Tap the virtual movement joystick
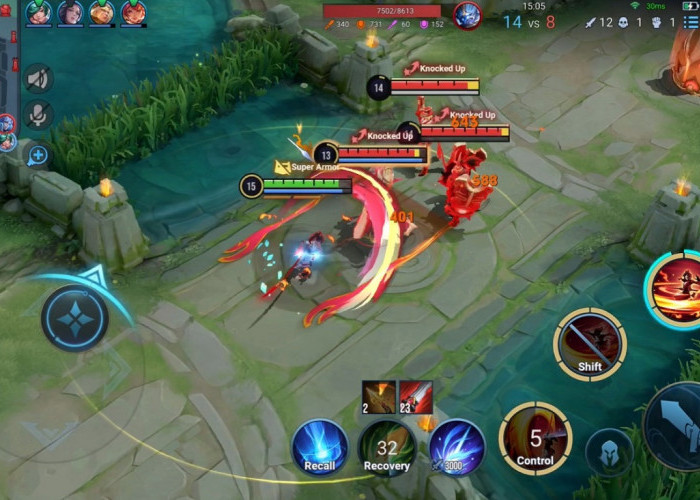 click(x=75, y=318)
